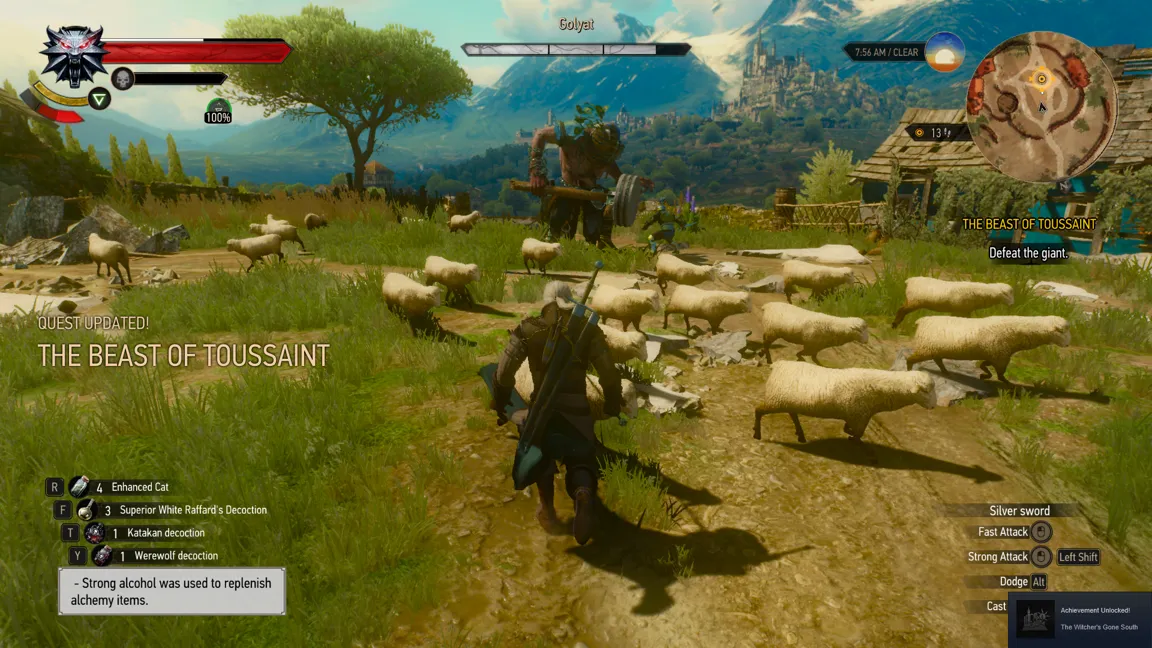Use Superior White Raffard's Decoction slot
Image resolution: width=1152 pixels, height=648 pixels.
[86, 510]
